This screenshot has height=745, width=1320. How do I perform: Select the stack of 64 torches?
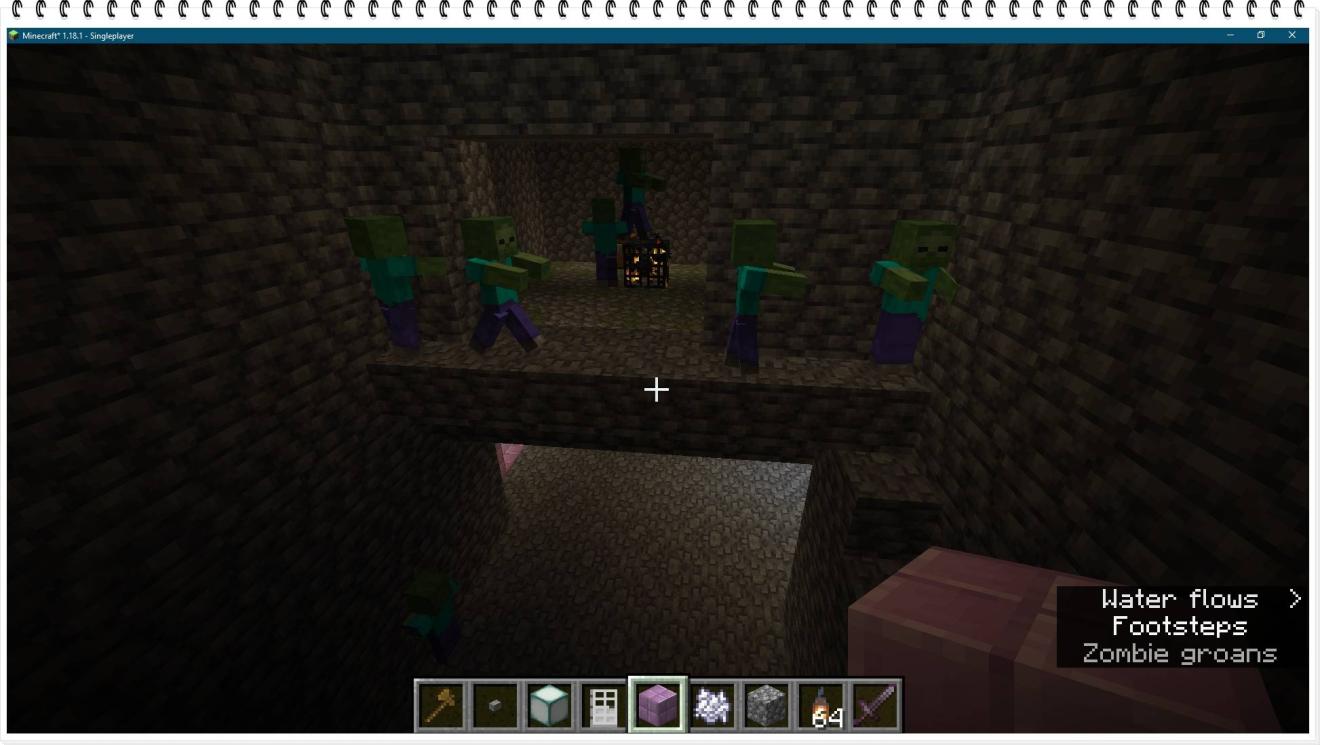pyautogui.click(x=821, y=705)
